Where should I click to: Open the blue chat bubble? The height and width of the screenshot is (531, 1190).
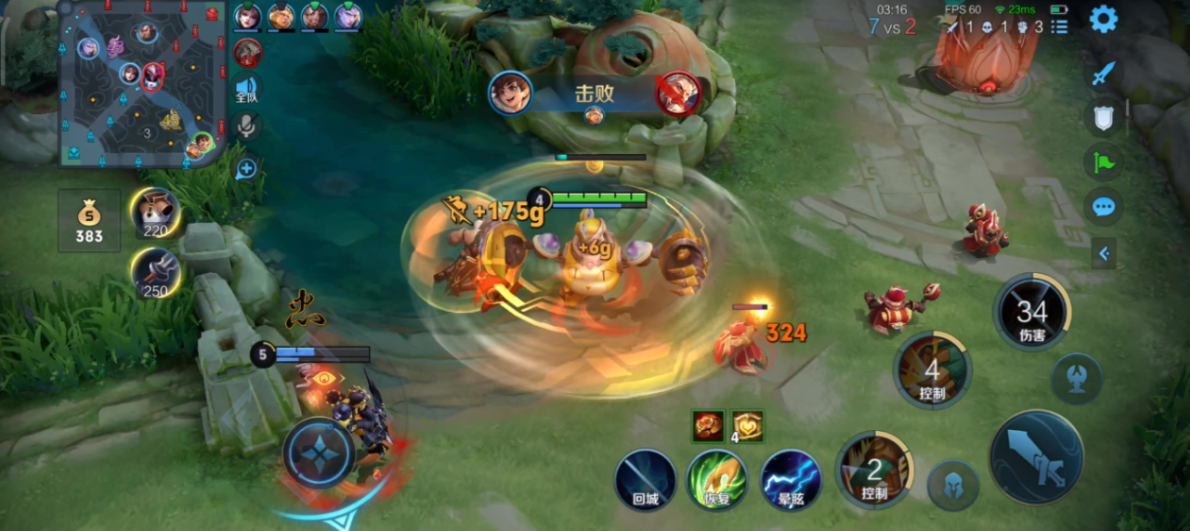[1103, 207]
